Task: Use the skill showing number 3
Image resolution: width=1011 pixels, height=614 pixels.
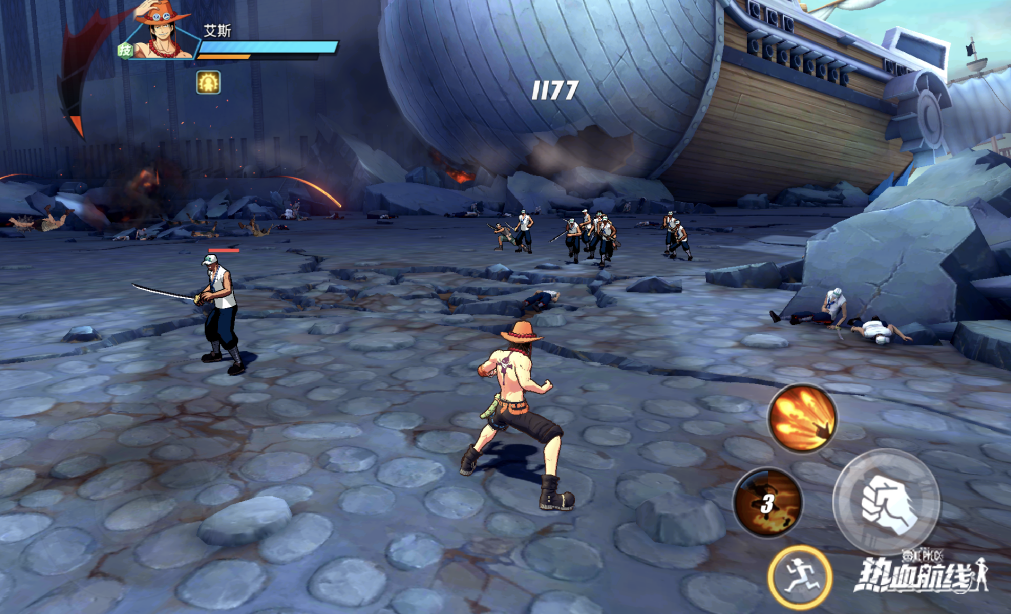Action: (767, 502)
